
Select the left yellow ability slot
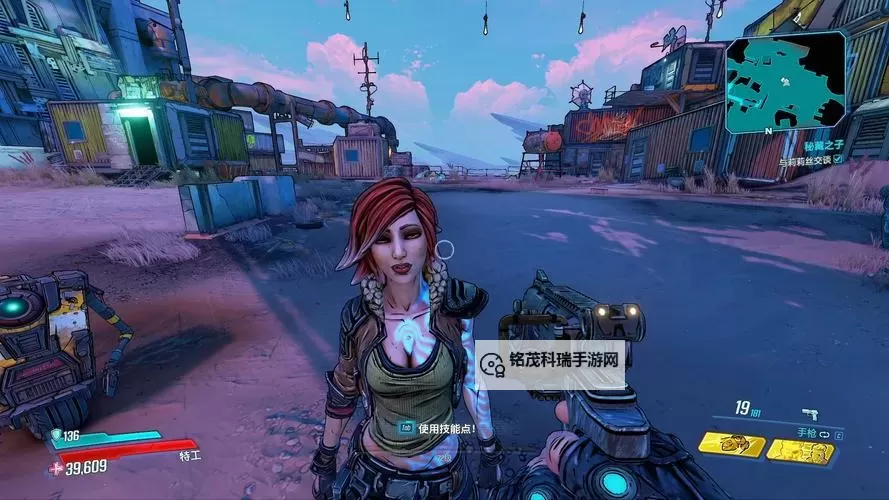click(x=732, y=445)
